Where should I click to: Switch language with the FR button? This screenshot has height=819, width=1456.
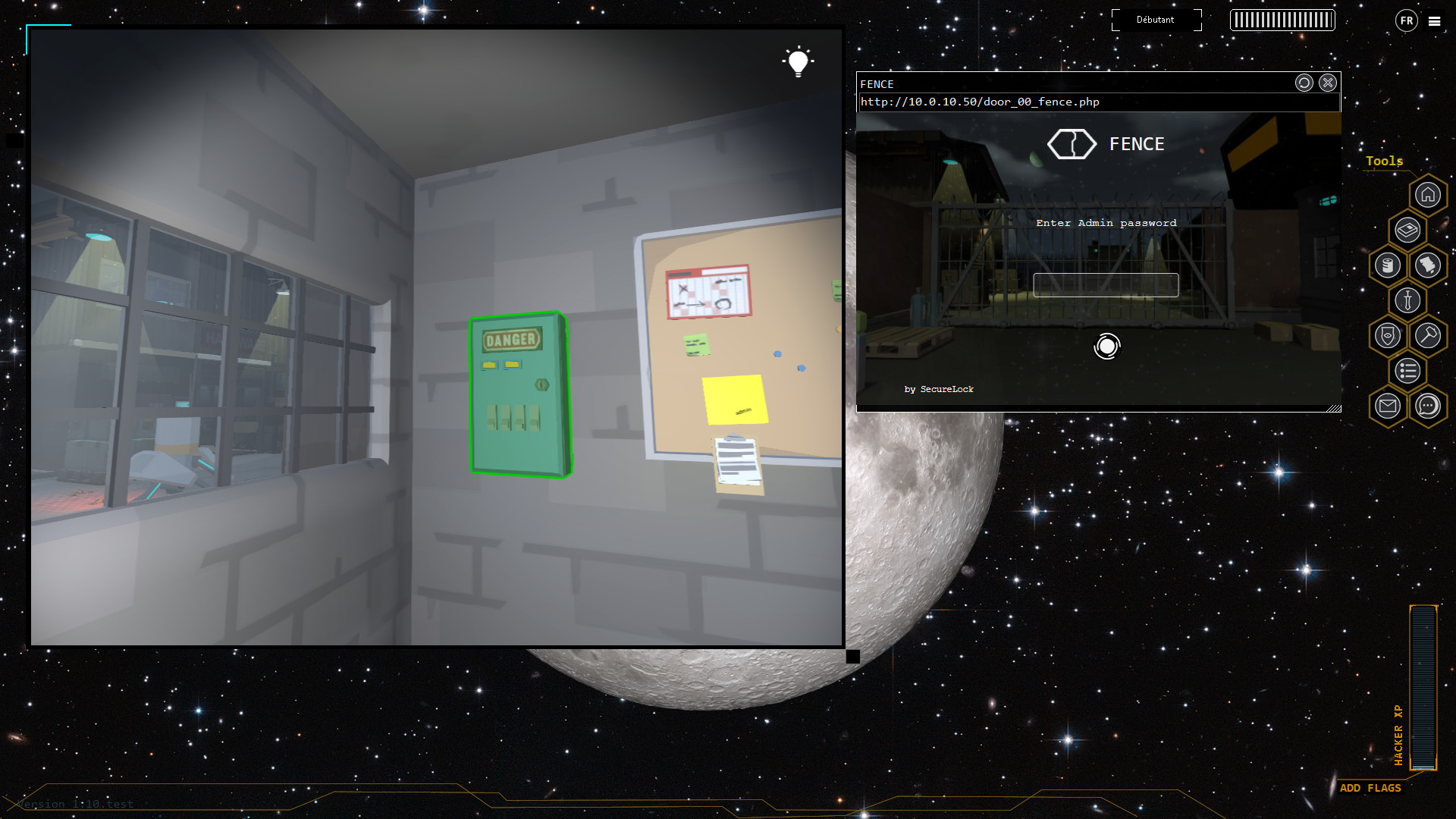pos(1406,20)
